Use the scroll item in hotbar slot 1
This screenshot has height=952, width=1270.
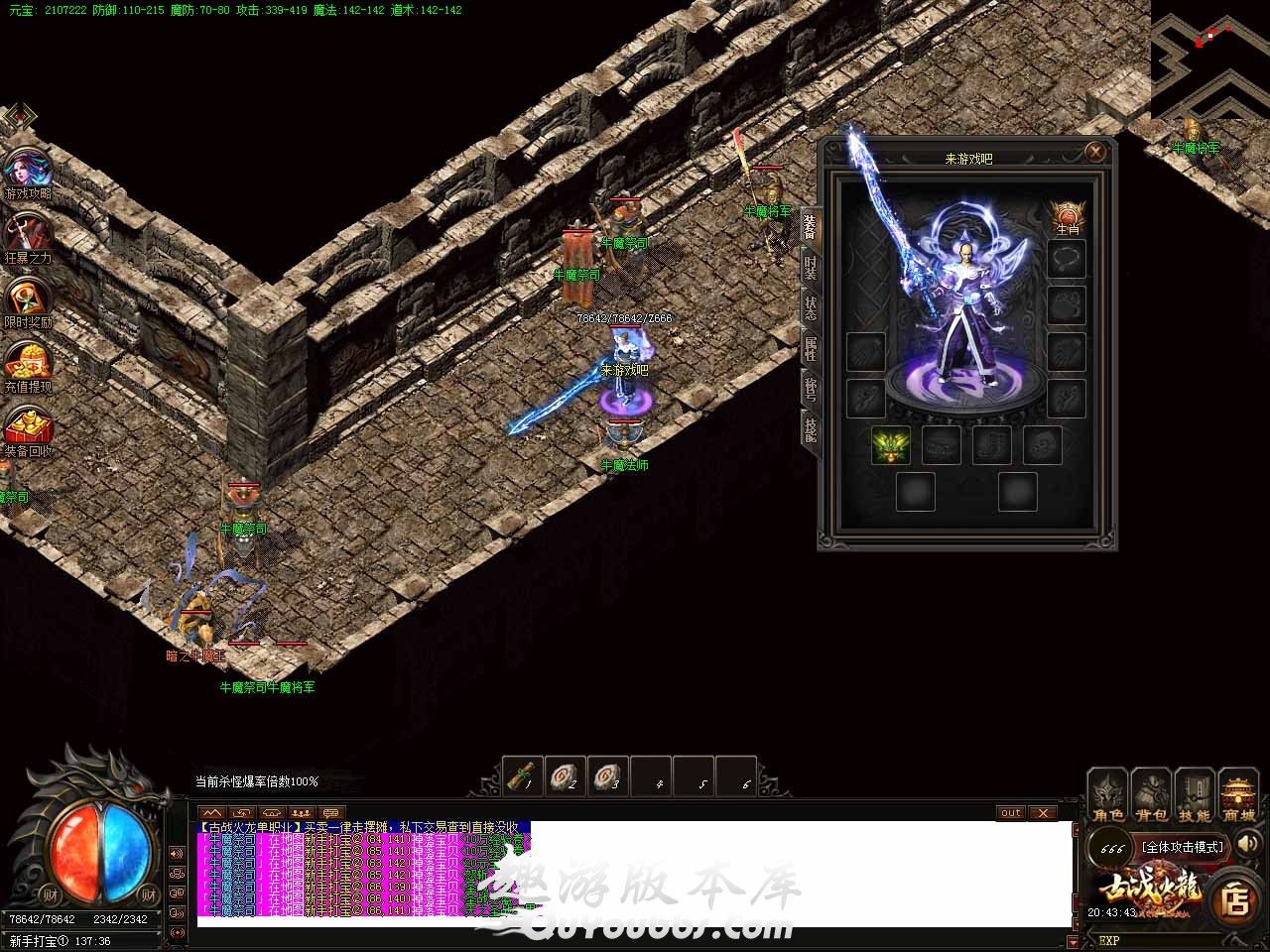pyautogui.click(x=523, y=776)
